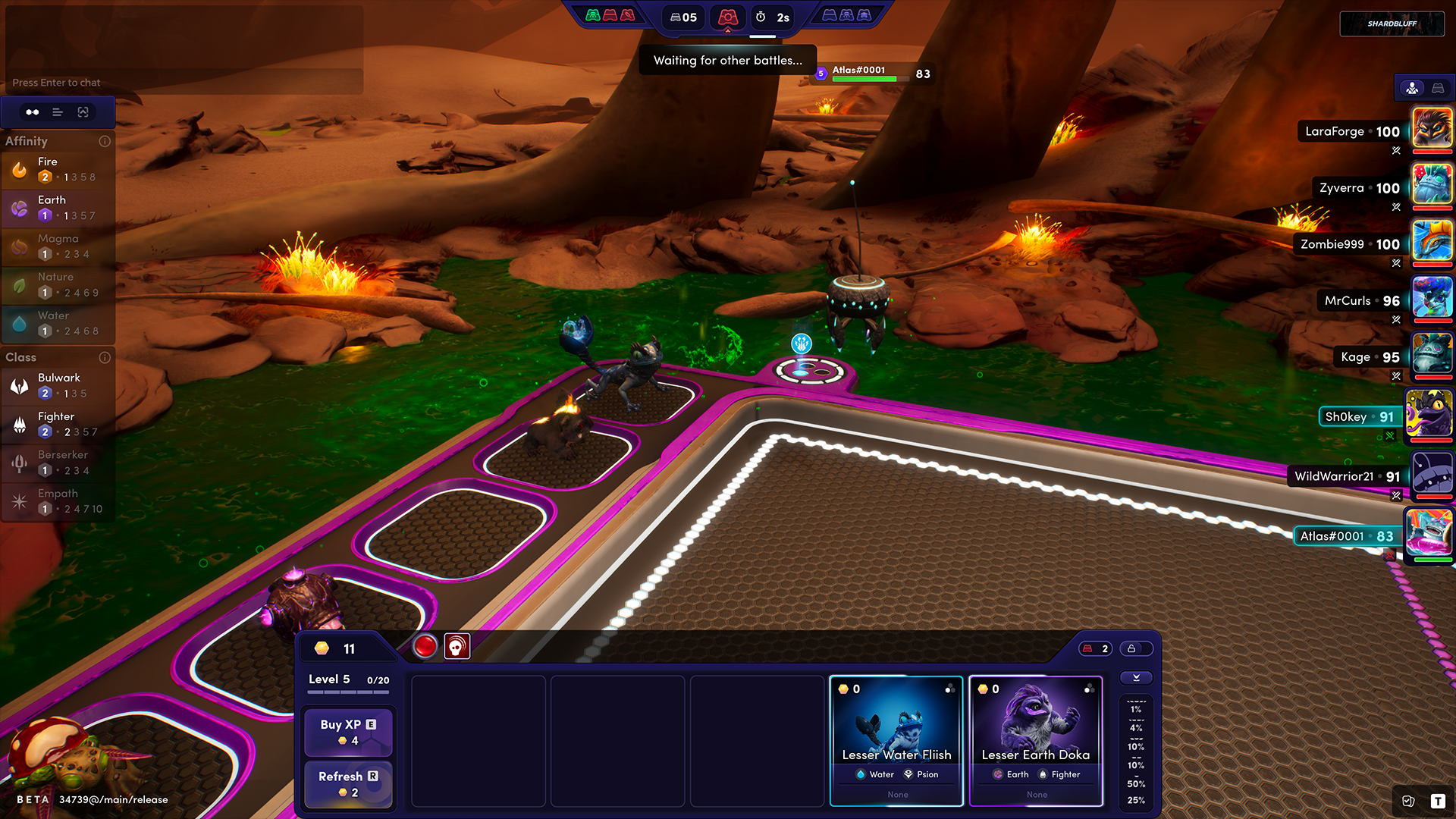Click the skull icon above the shop
Viewport: 1456px width, 819px height.
point(457,646)
